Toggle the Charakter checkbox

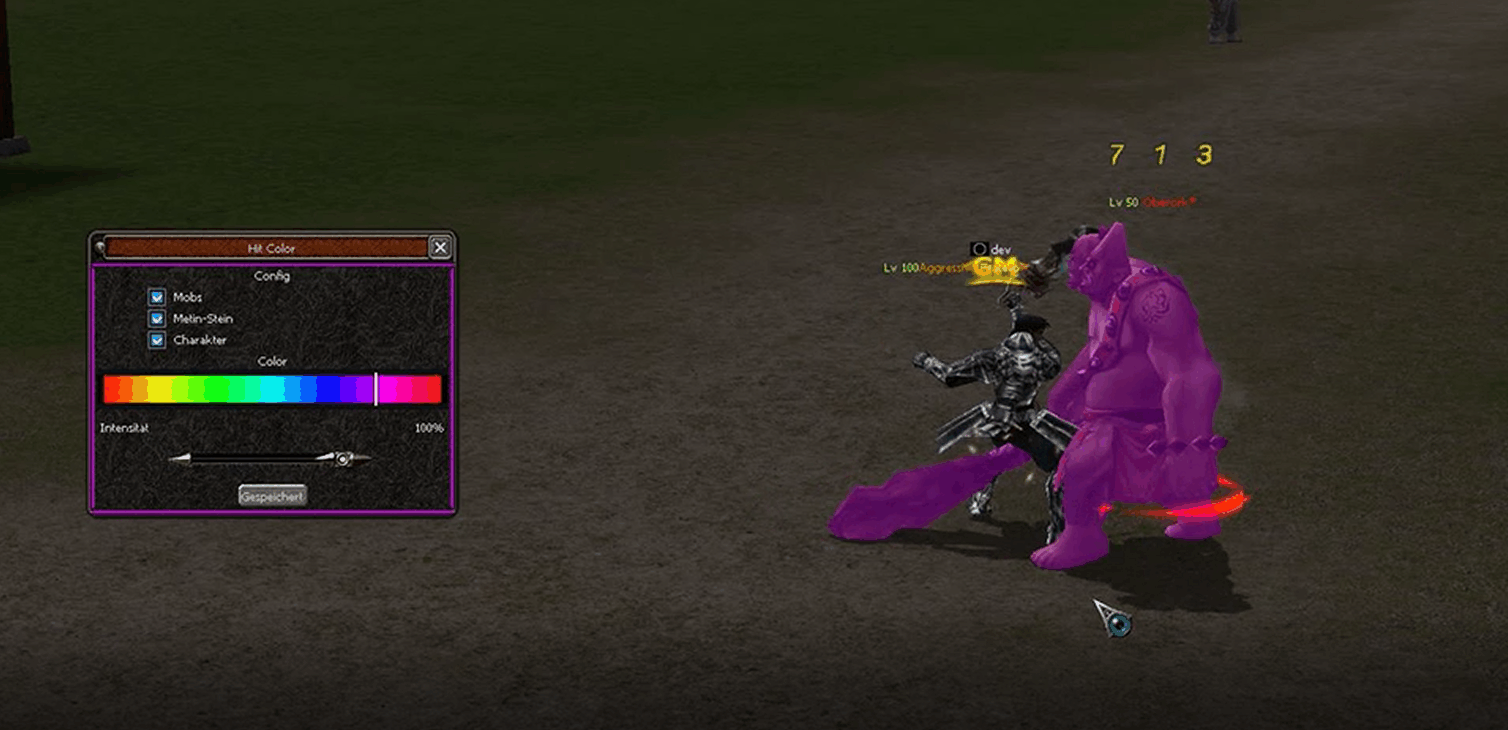pos(157,340)
